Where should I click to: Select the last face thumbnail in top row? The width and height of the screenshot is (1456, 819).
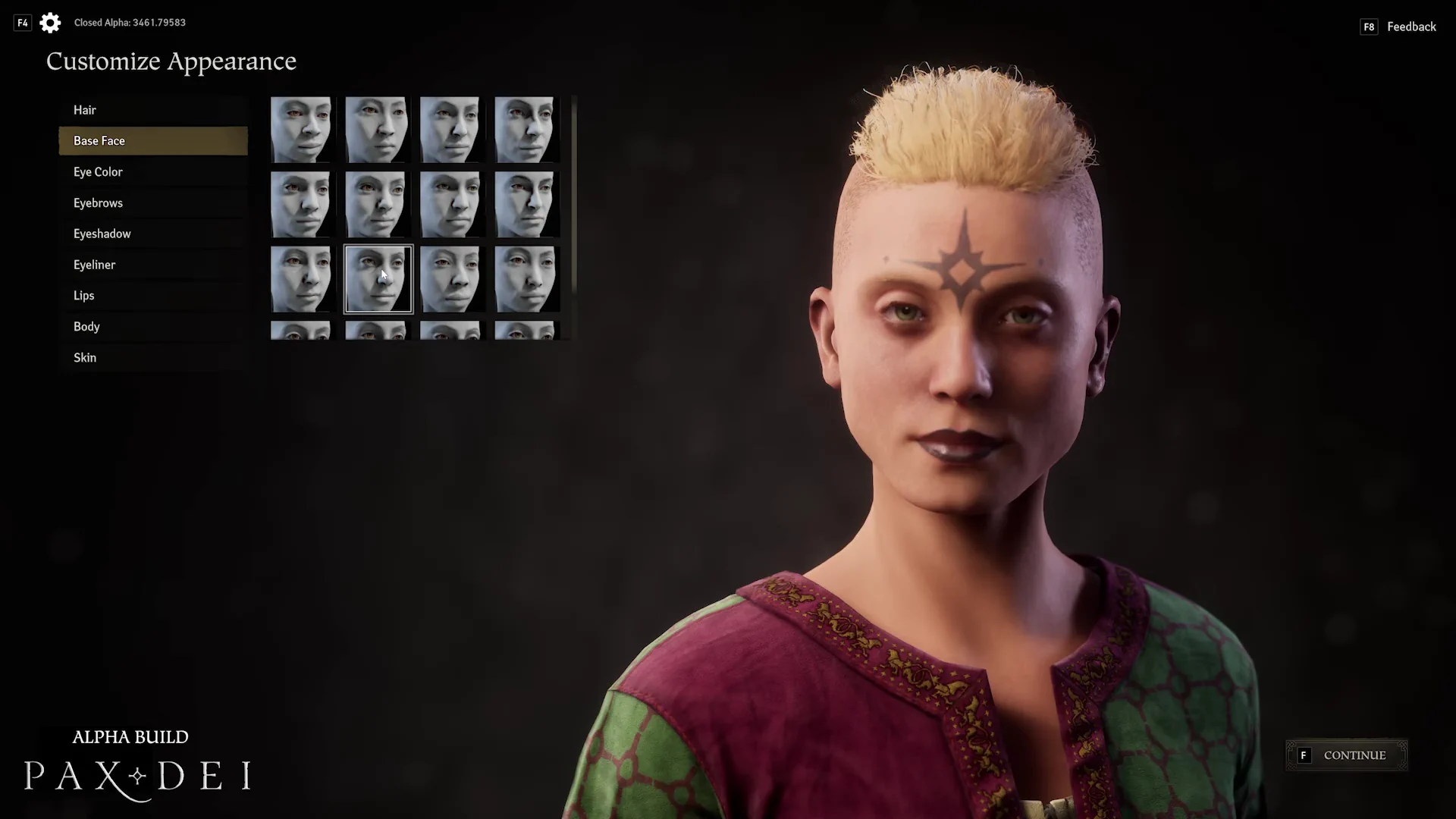tap(526, 130)
